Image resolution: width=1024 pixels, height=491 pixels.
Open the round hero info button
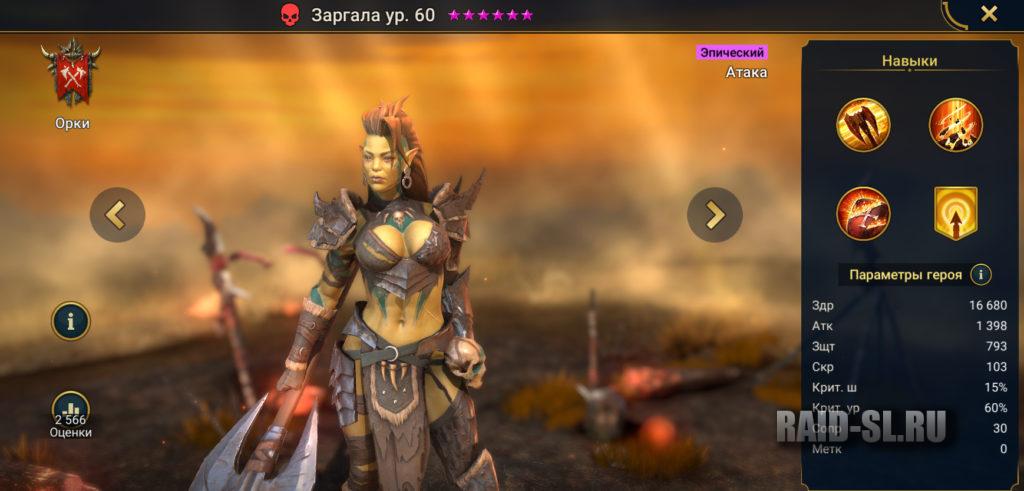click(x=71, y=321)
